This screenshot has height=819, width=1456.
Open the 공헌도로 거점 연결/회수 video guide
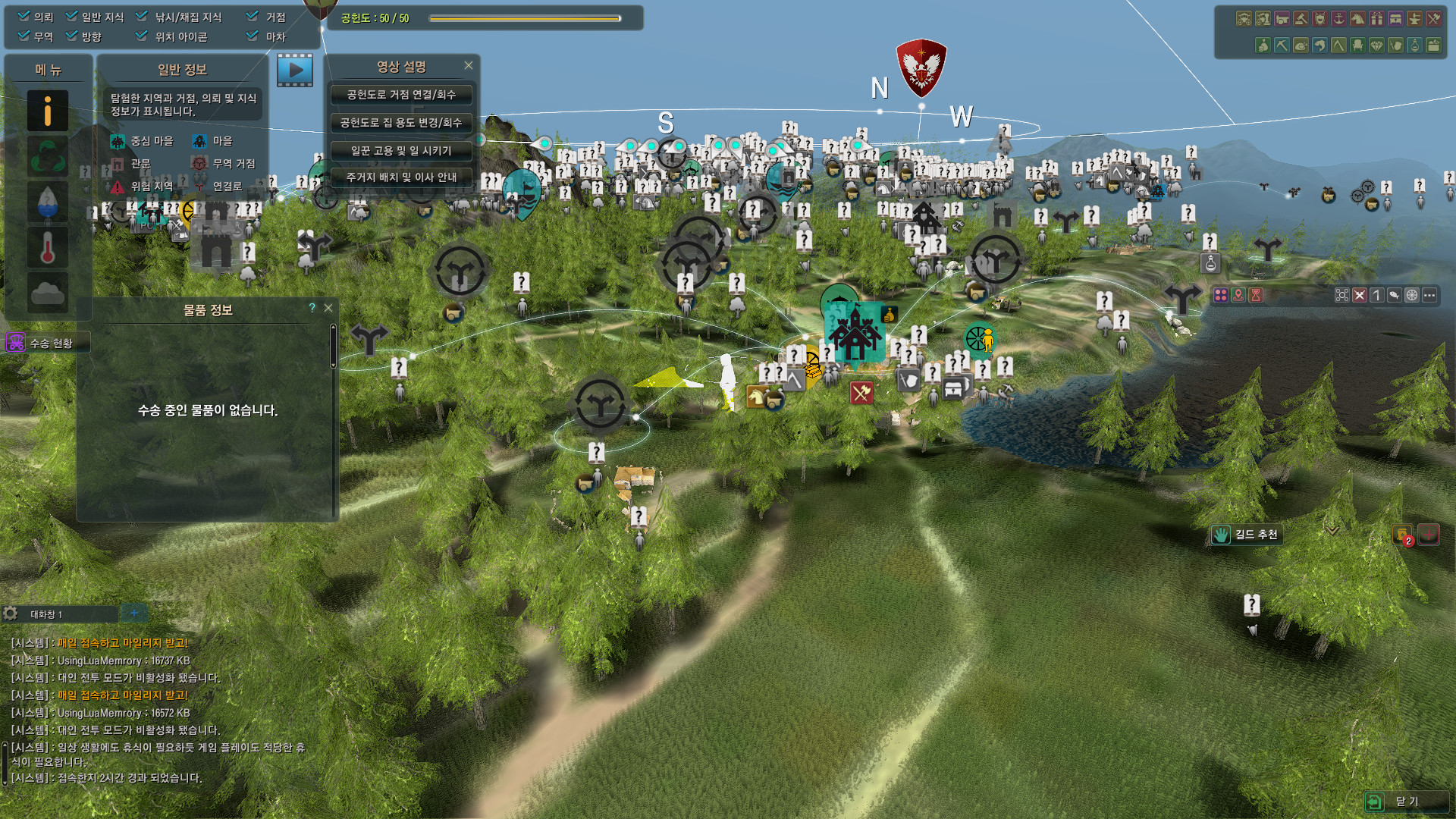click(401, 95)
